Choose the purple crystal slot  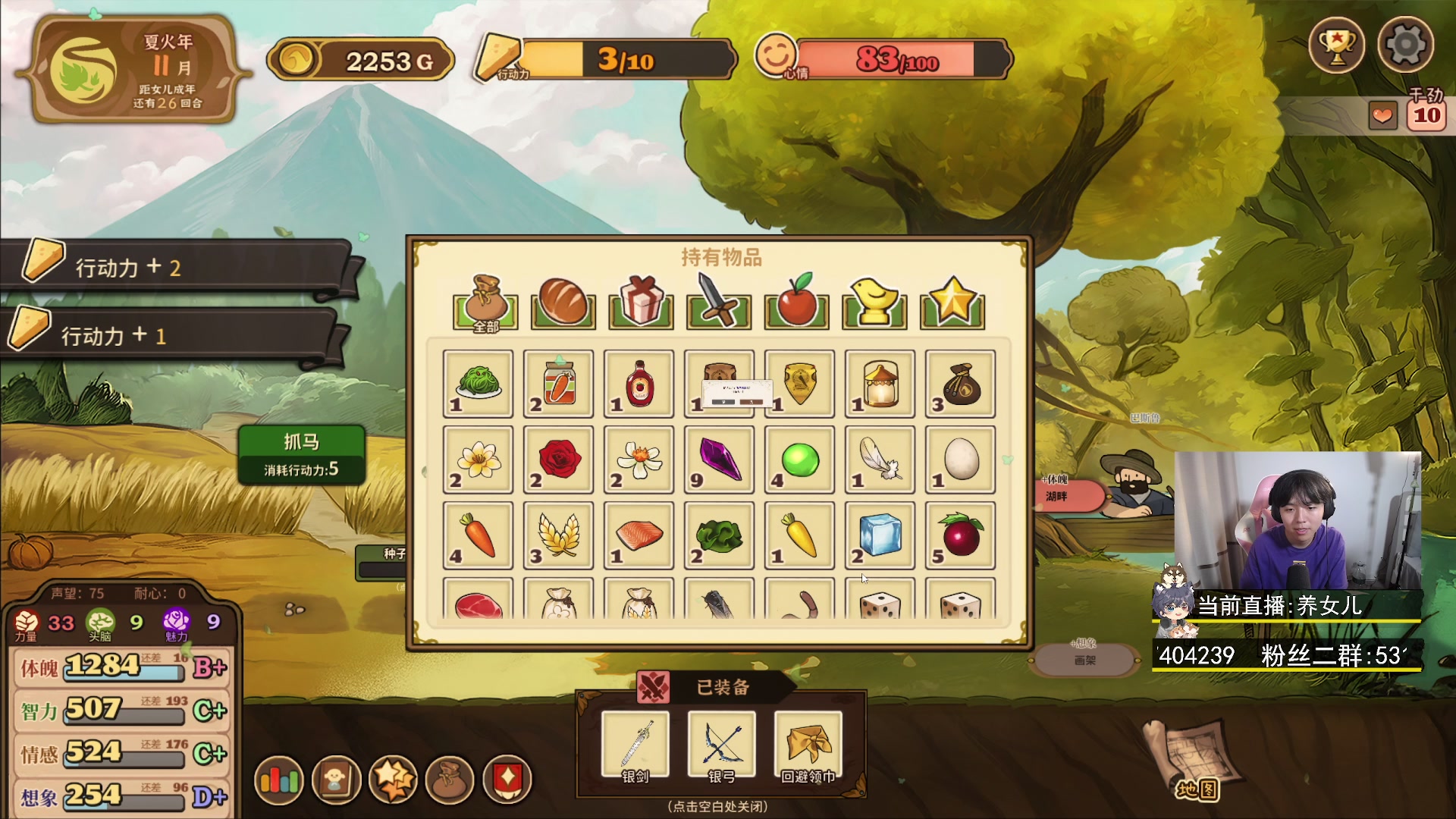click(x=719, y=460)
